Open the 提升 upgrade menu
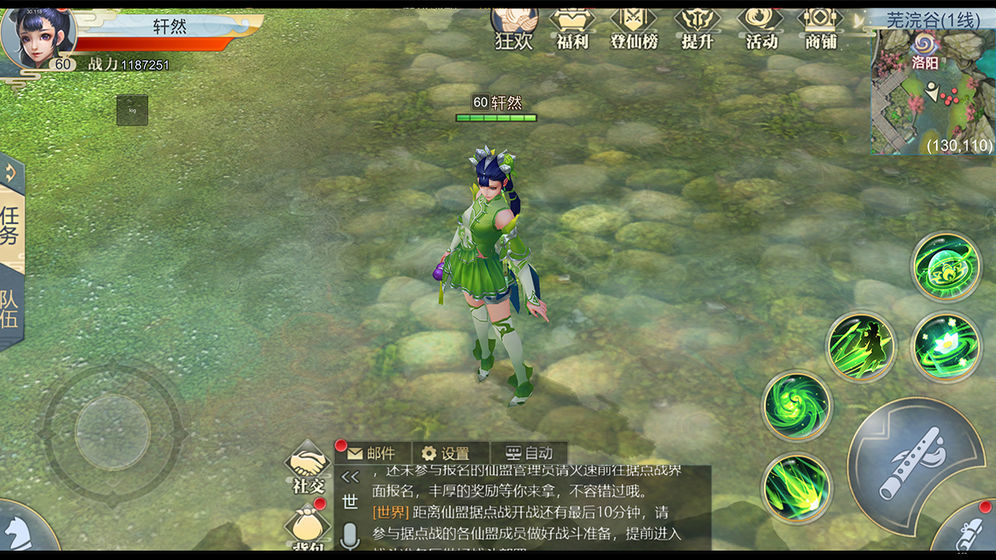This screenshot has width=996, height=560. click(x=696, y=27)
